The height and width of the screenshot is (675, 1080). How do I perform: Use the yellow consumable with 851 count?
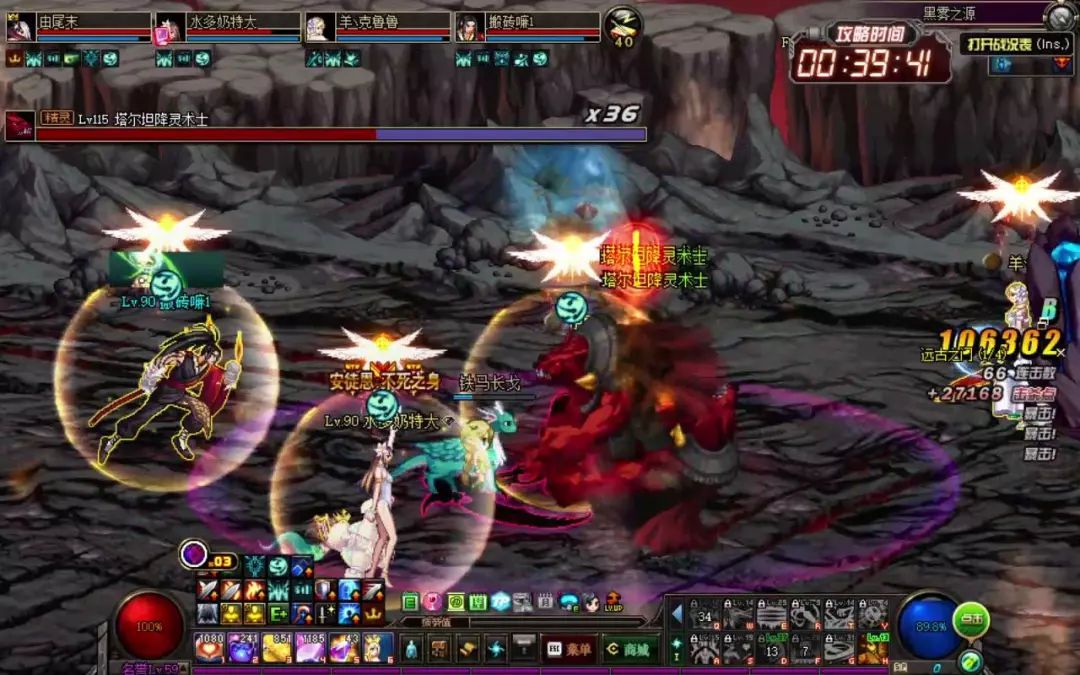[277, 648]
